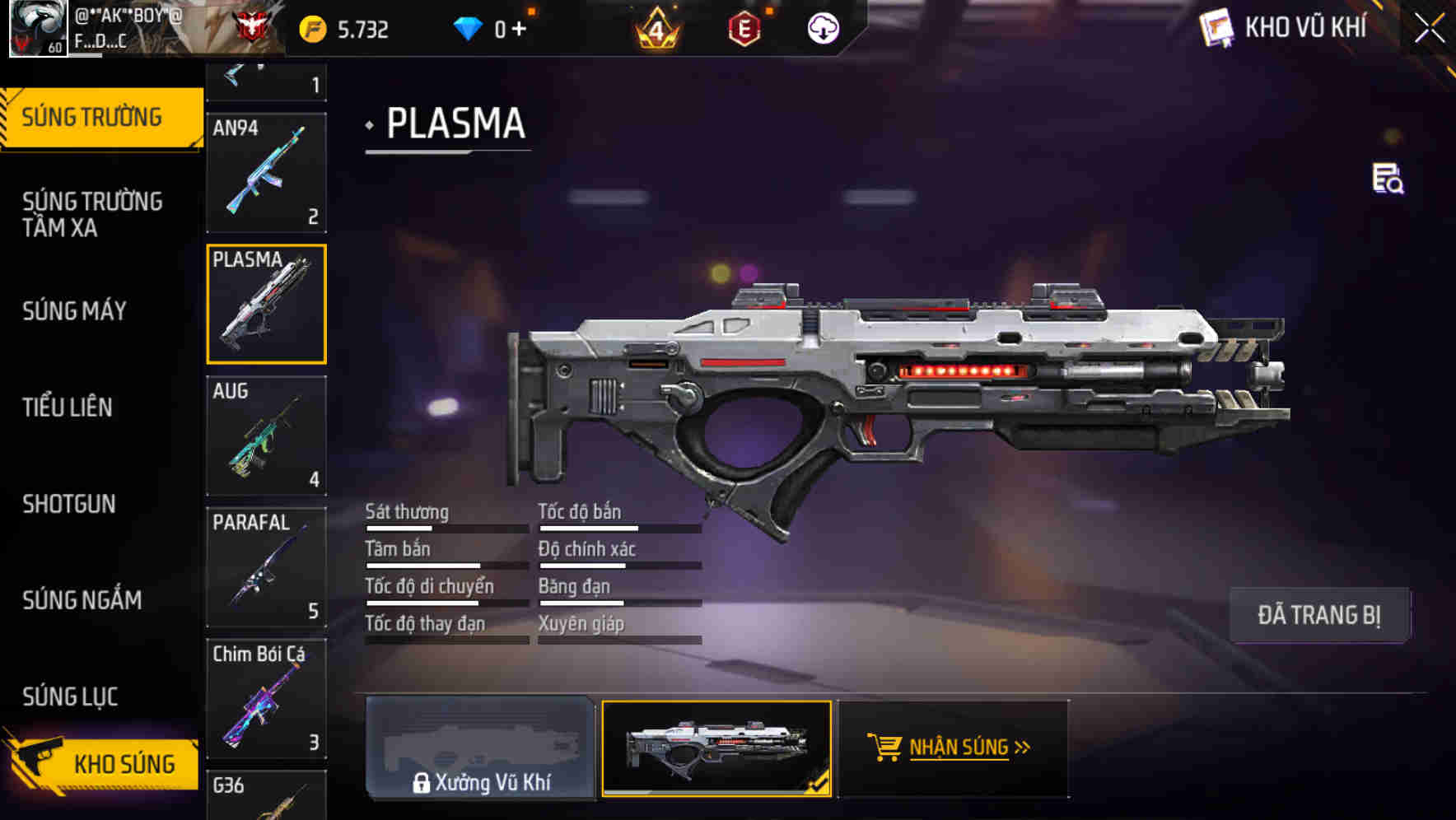
Task: Pick the PARAFAL weapon tile
Action: coord(266,567)
